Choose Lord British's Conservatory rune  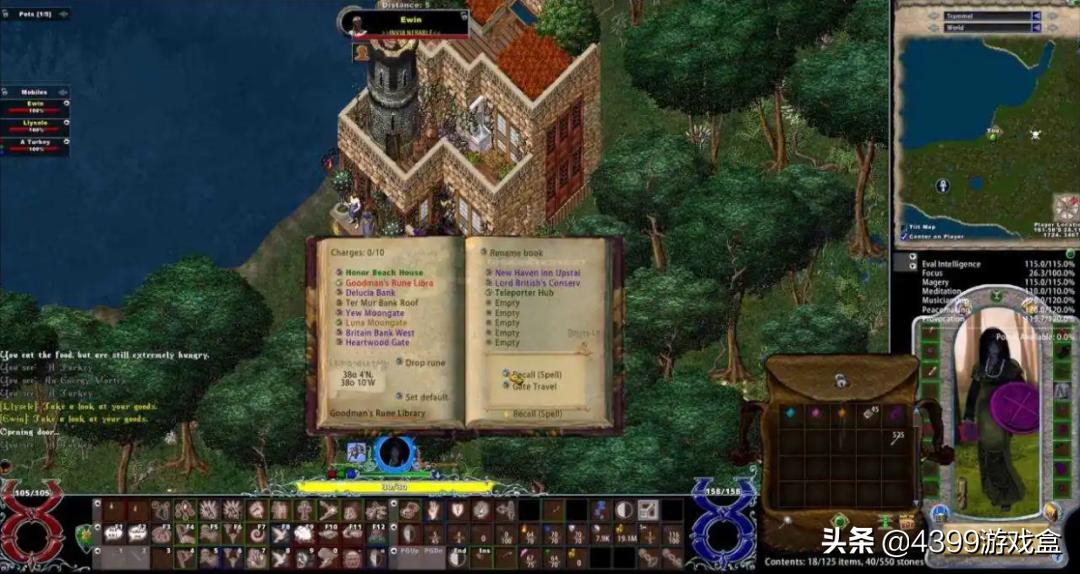coord(536,283)
